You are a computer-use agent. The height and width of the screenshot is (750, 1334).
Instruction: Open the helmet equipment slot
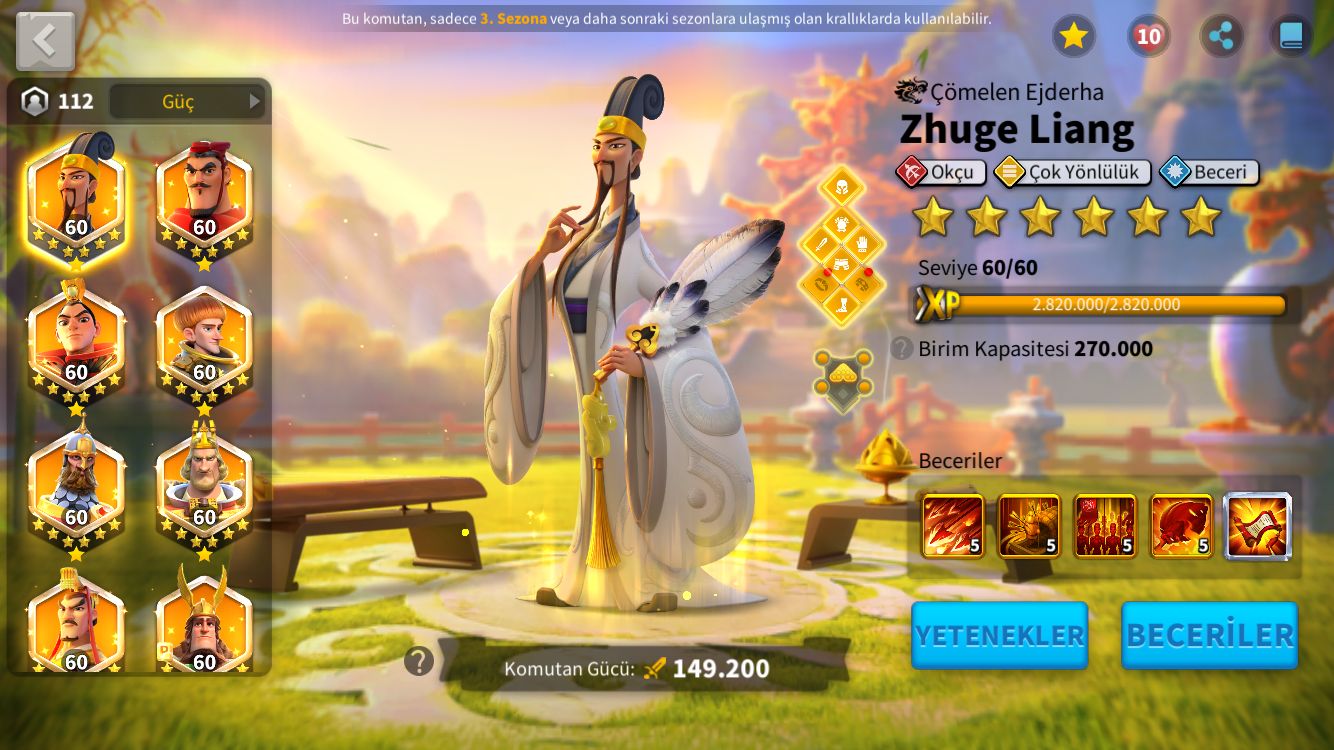(841, 186)
